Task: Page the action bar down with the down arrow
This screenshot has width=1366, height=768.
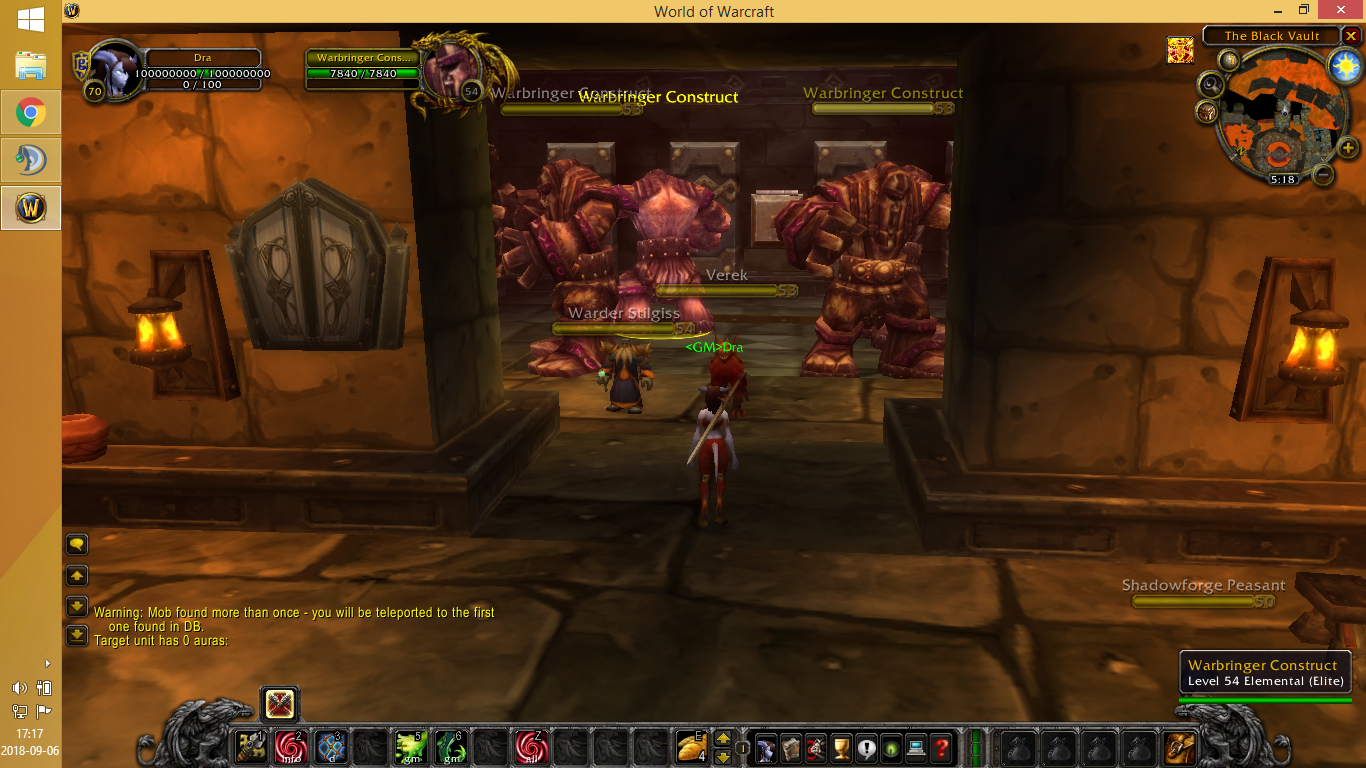Action: click(722, 757)
